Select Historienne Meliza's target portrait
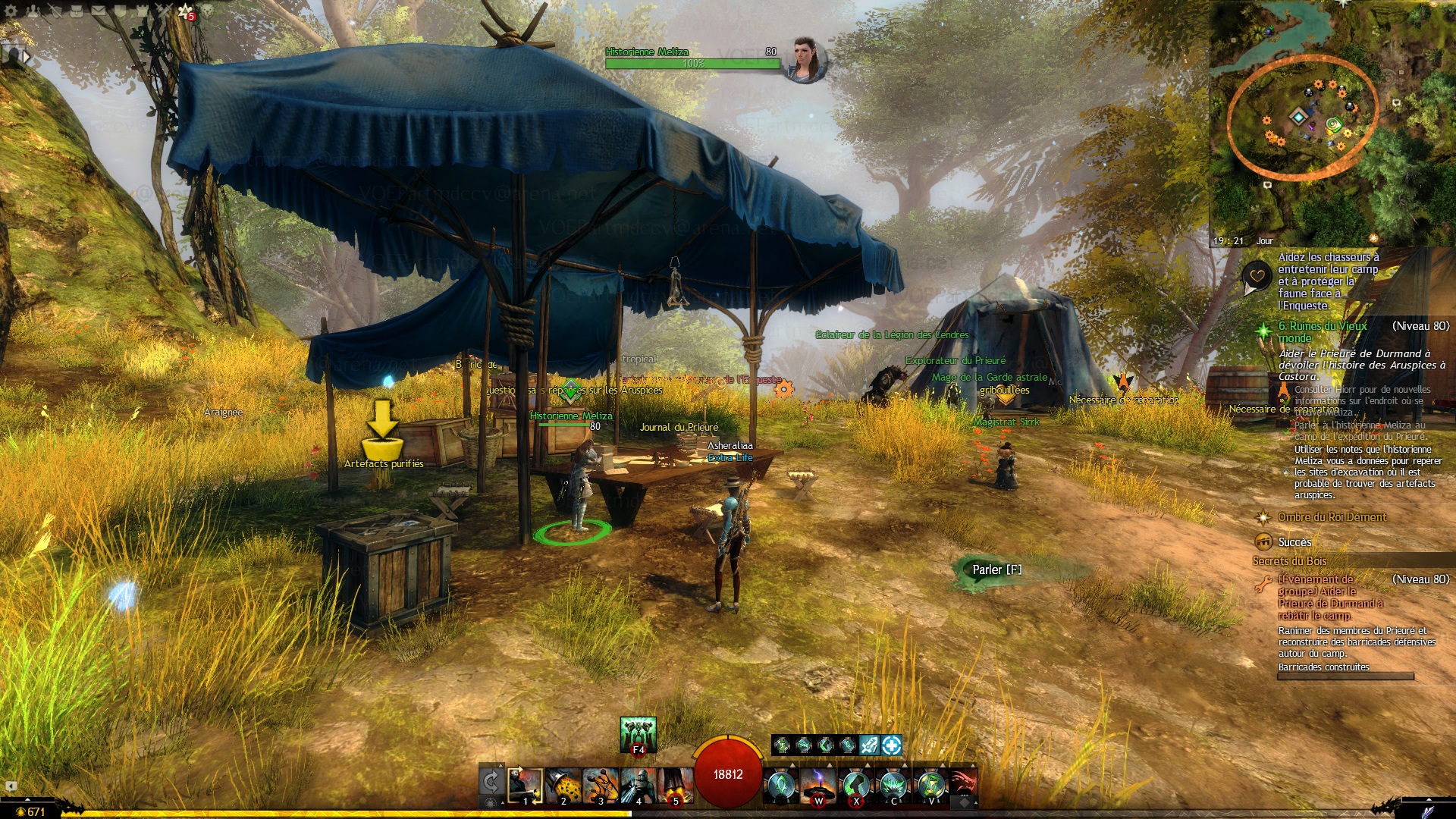The width and height of the screenshot is (1456, 819). click(805, 59)
